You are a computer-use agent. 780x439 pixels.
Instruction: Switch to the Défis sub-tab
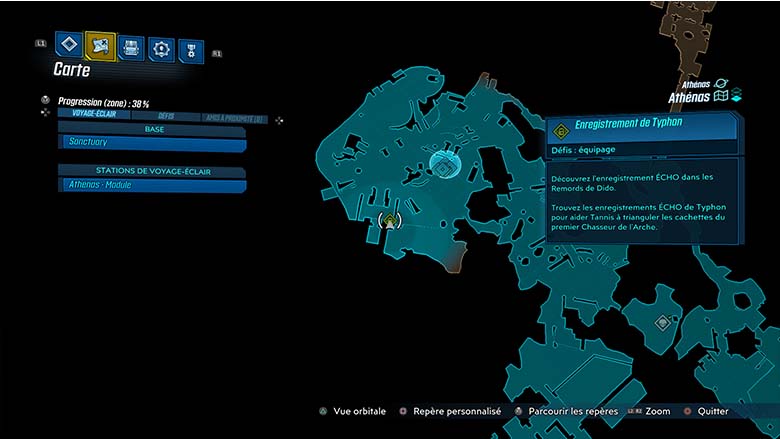point(165,117)
